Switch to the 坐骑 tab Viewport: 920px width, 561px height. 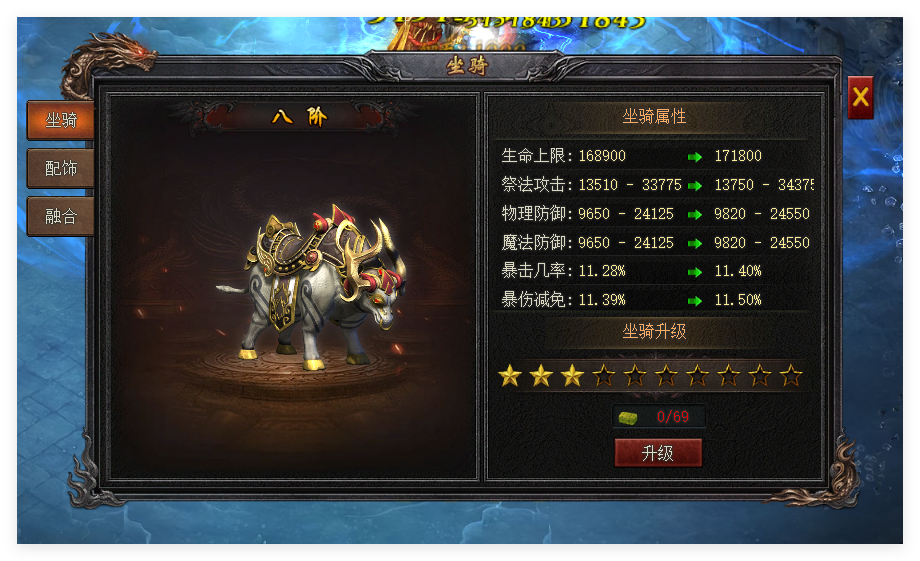point(61,121)
